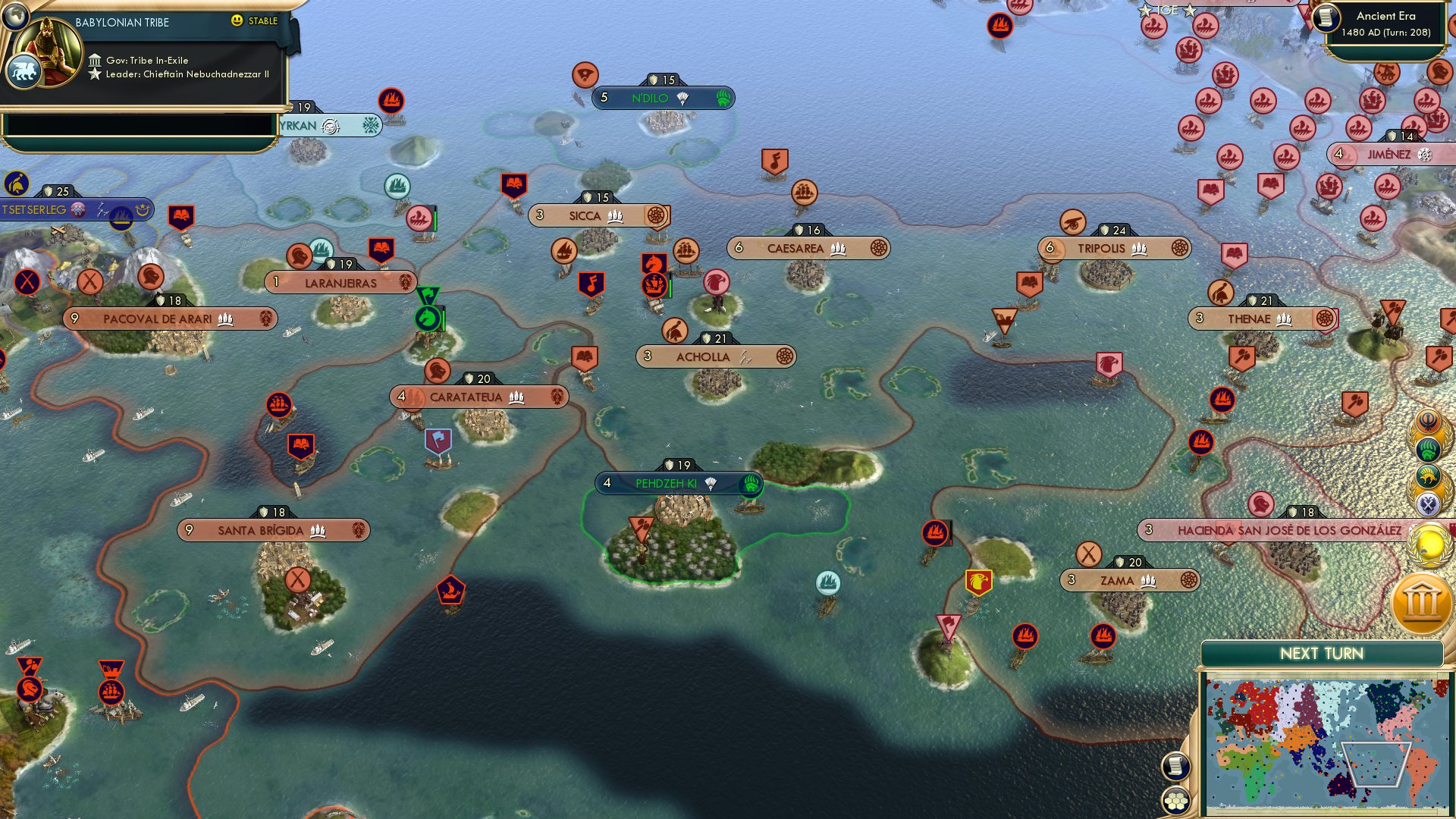
Task: Select the green knight unit flag near Laranjeiras
Action: (427, 318)
